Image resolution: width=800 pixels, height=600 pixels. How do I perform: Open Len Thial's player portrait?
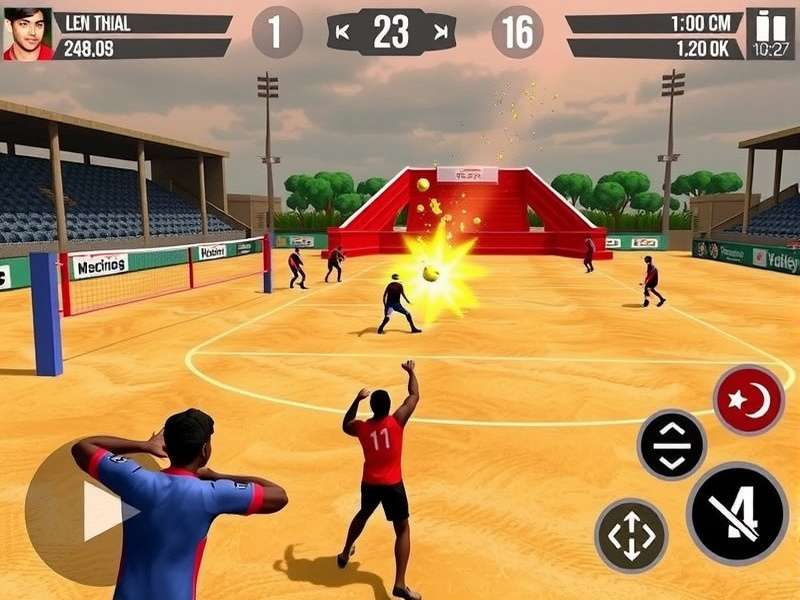pyautogui.click(x=27, y=33)
